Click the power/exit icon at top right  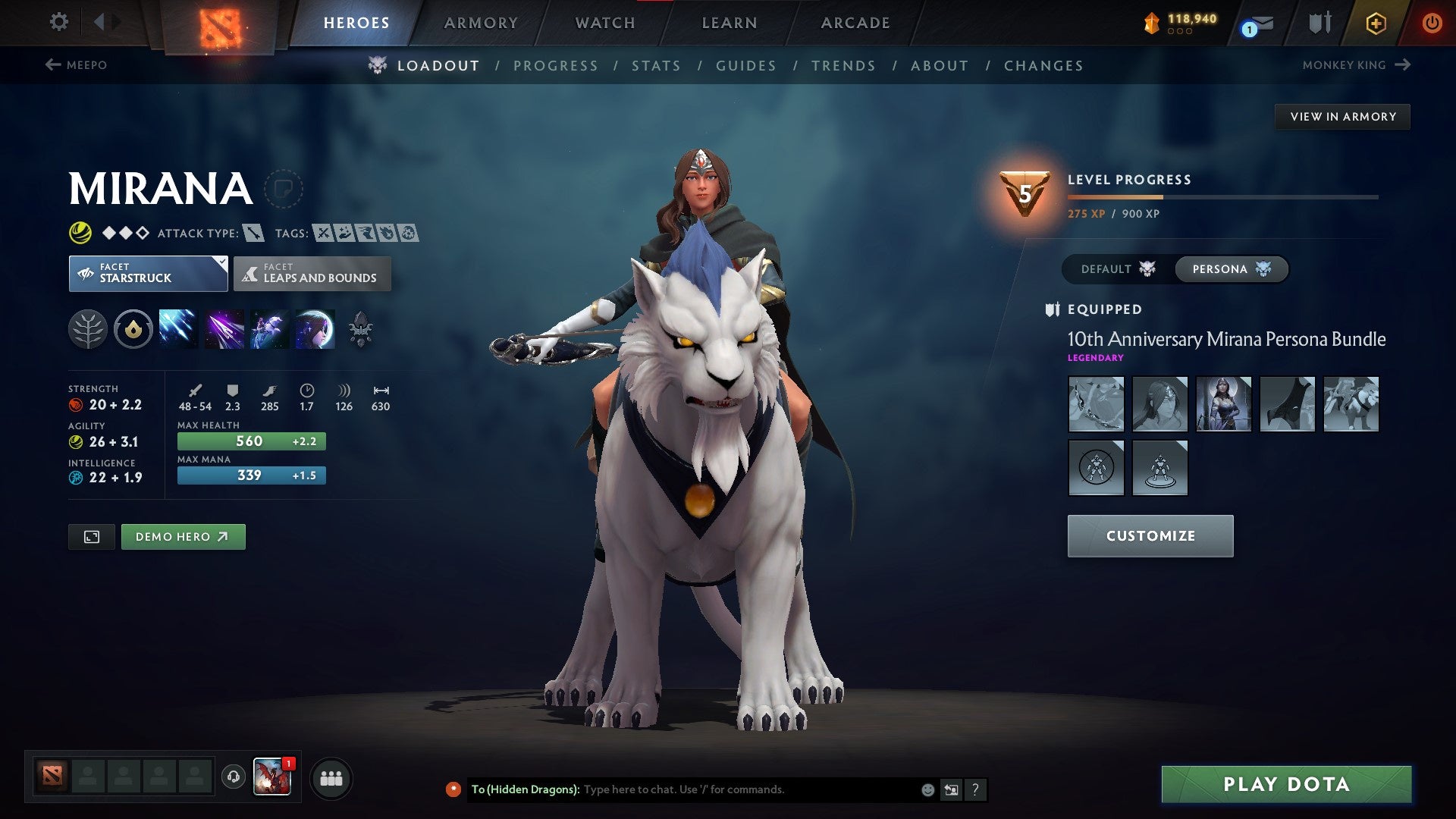(1433, 23)
